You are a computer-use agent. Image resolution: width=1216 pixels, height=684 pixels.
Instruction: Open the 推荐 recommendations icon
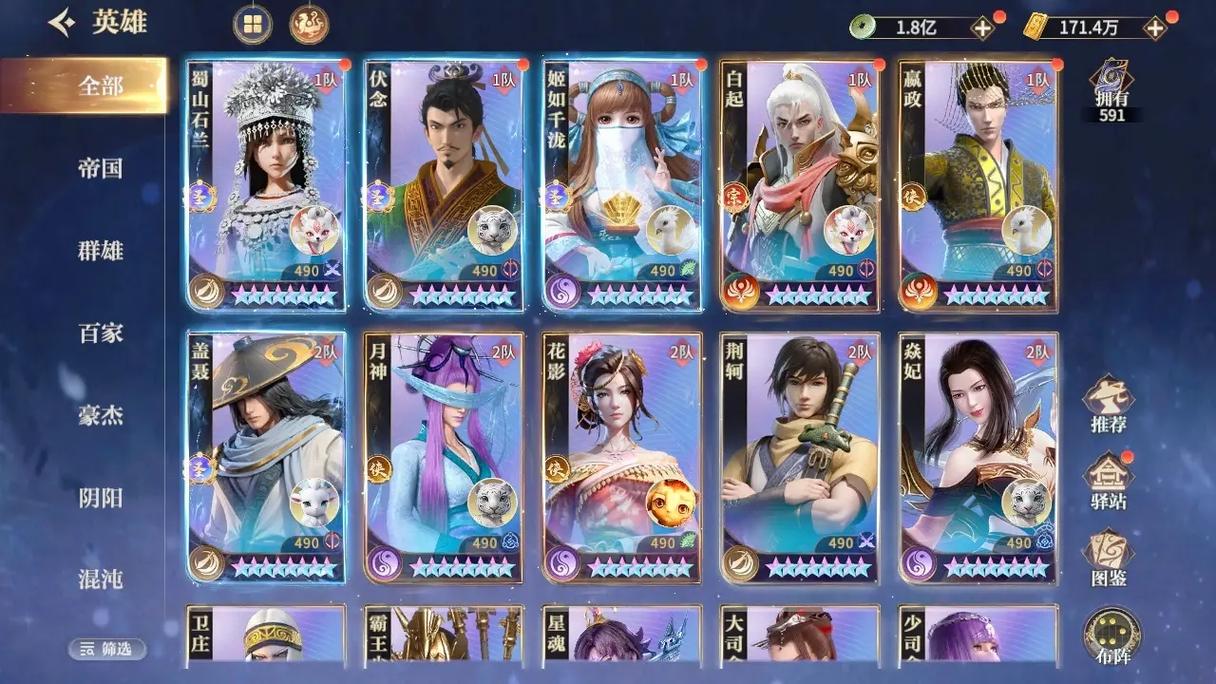tap(1108, 403)
